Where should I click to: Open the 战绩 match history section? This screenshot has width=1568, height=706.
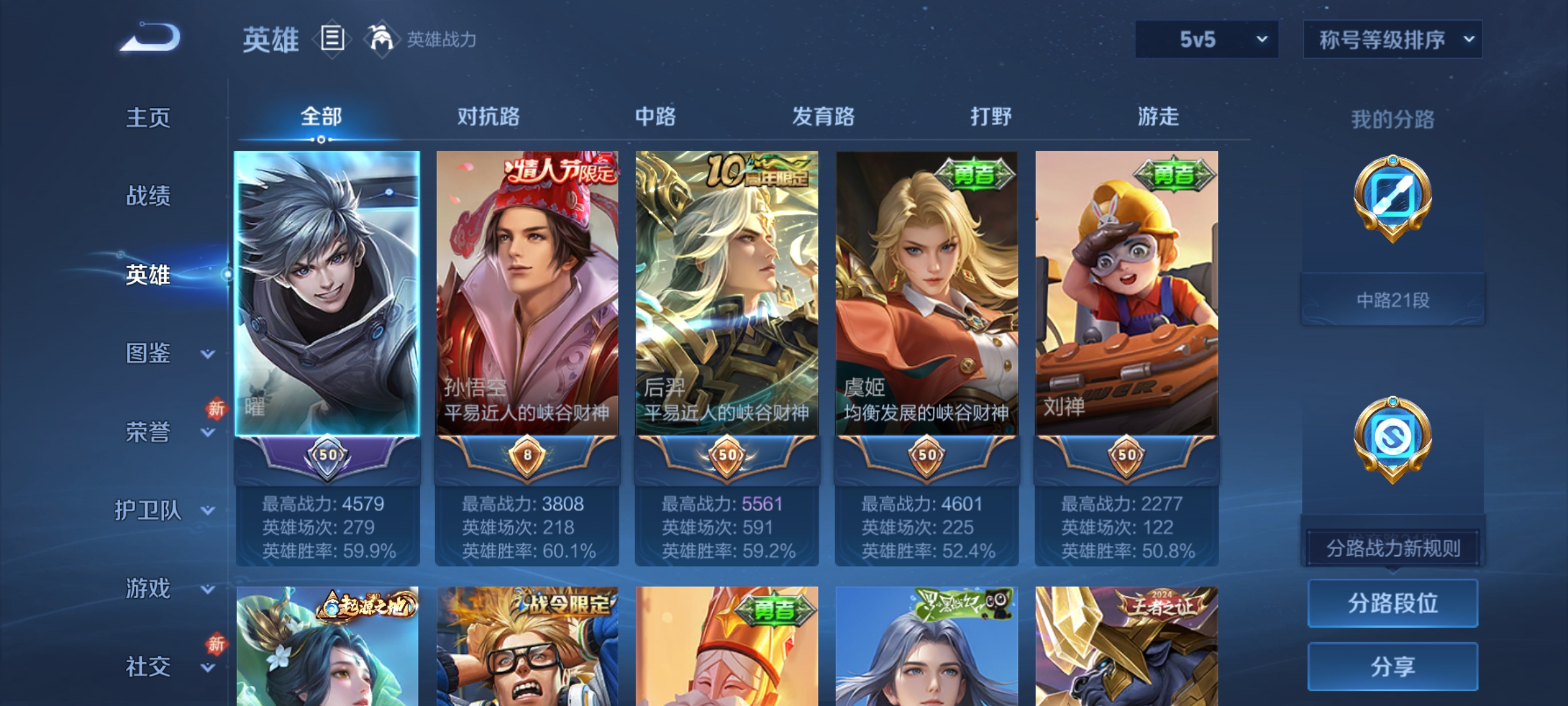pyautogui.click(x=149, y=196)
